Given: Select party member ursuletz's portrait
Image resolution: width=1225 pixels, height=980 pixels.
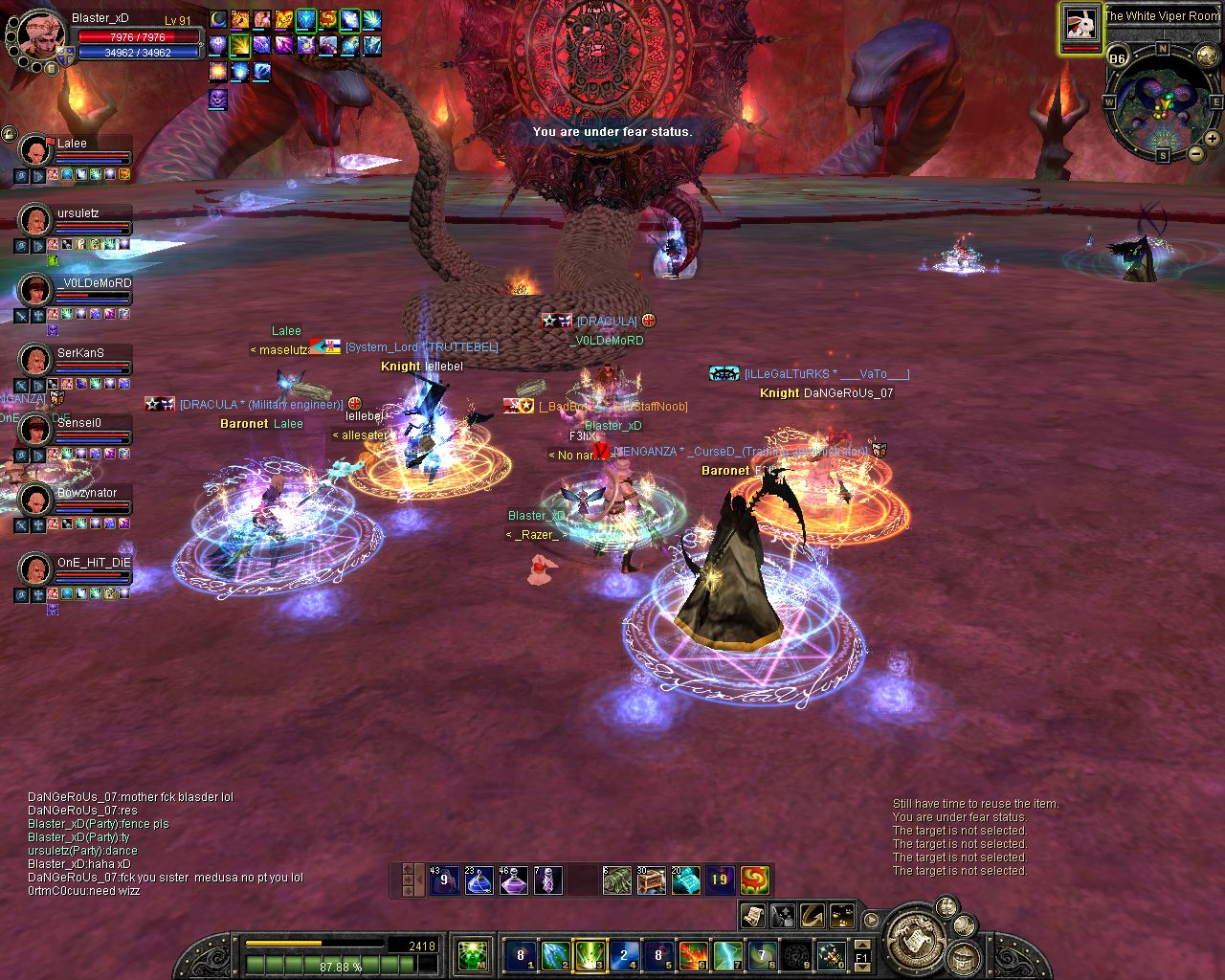Looking at the screenshot, I should tap(36, 221).
